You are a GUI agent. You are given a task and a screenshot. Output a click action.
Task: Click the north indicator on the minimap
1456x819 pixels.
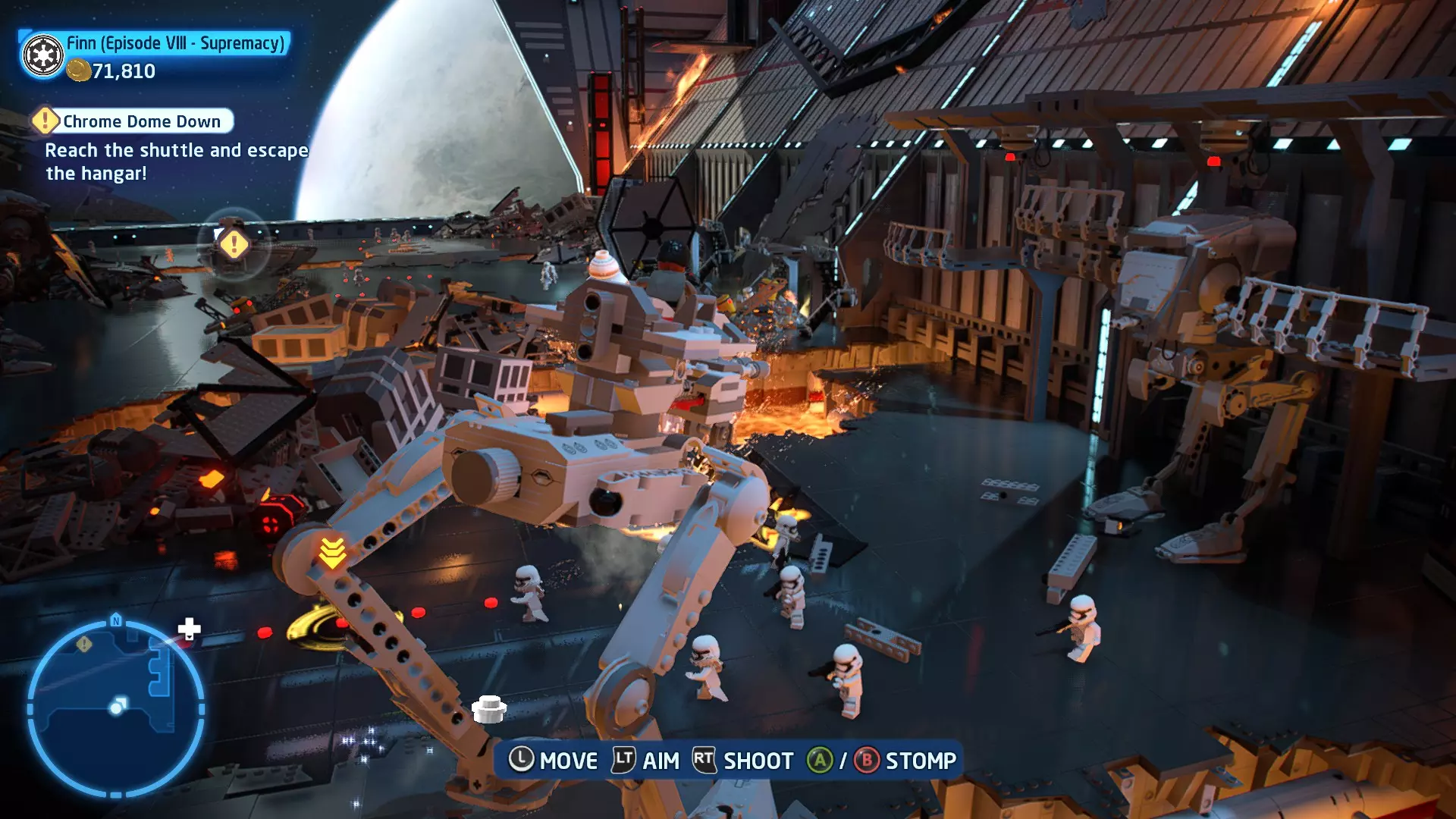click(116, 620)
